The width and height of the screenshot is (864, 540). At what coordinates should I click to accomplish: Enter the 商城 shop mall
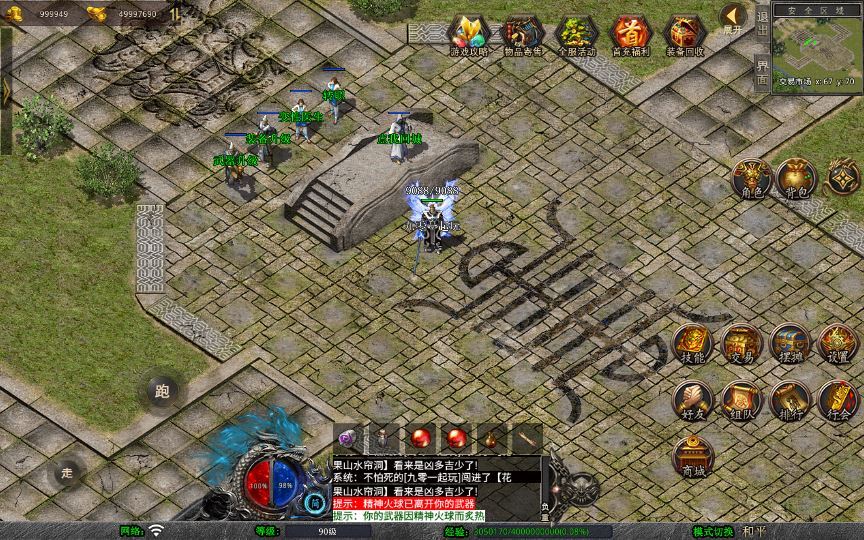click(692, 456)
